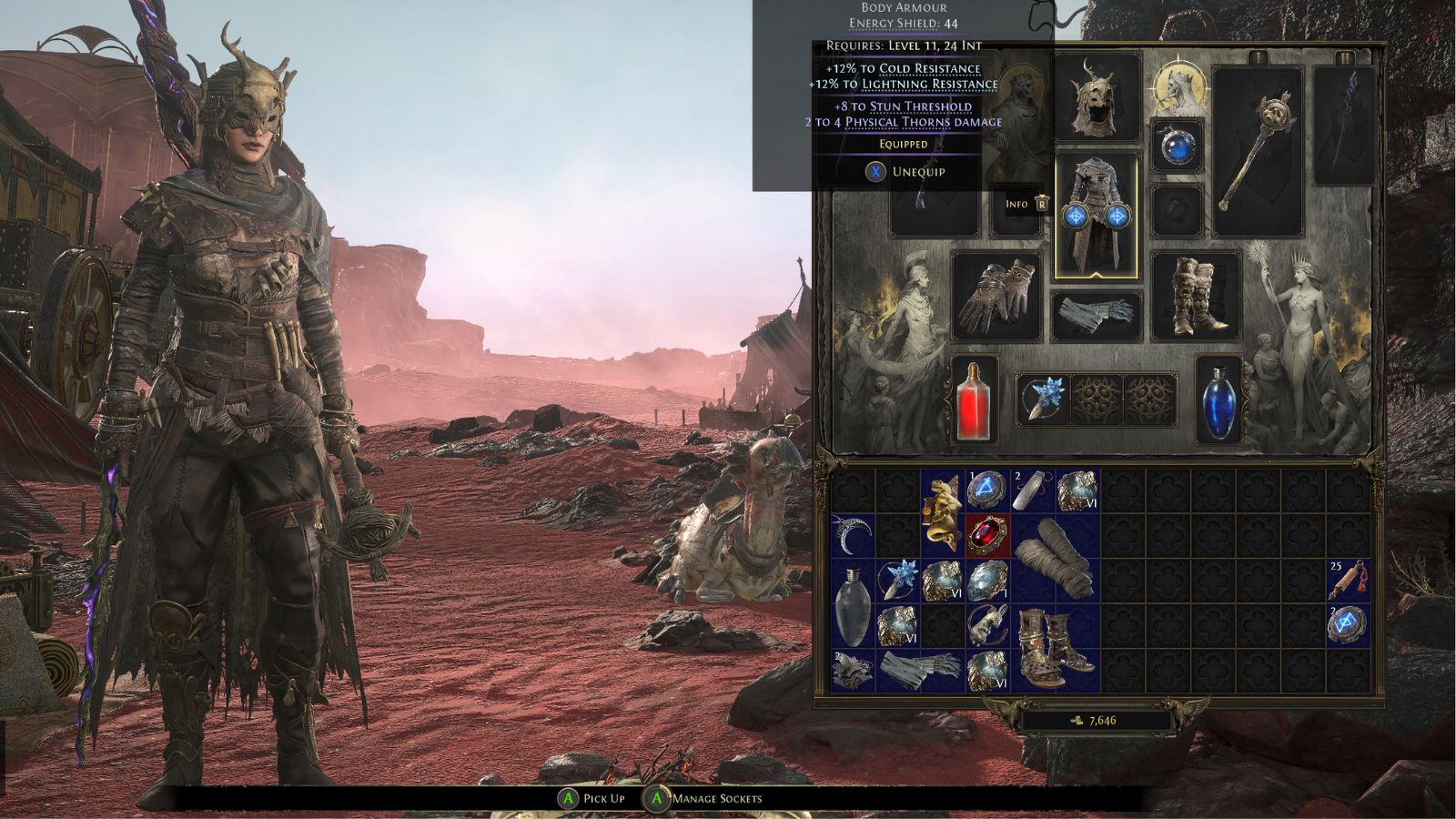Image resolution: width=1456 pixels, height=819 pixels.
Task: Click the Unequip button
Action: (905, 171)
